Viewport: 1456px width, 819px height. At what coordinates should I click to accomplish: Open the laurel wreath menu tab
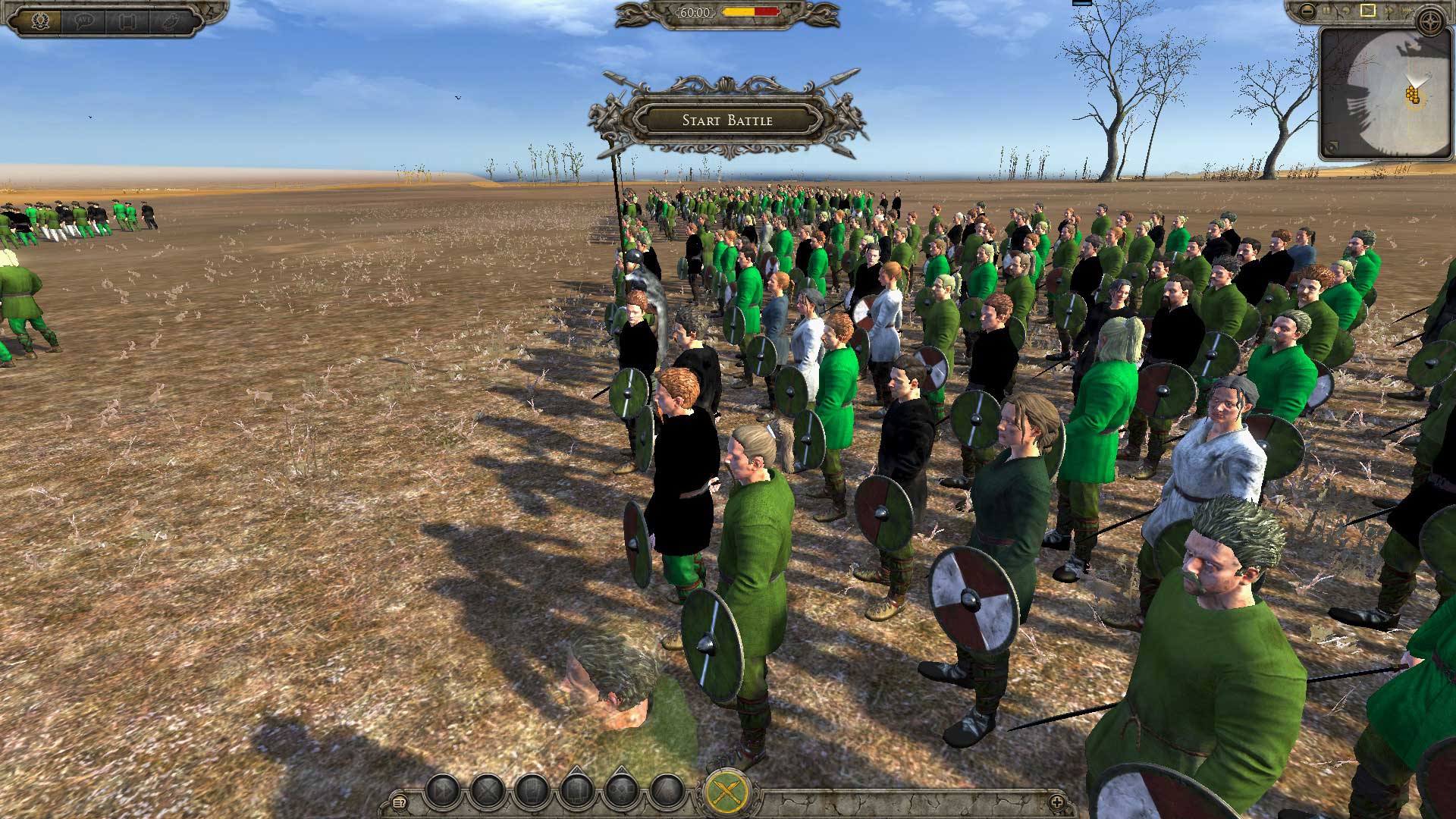(x=40, y=19)
